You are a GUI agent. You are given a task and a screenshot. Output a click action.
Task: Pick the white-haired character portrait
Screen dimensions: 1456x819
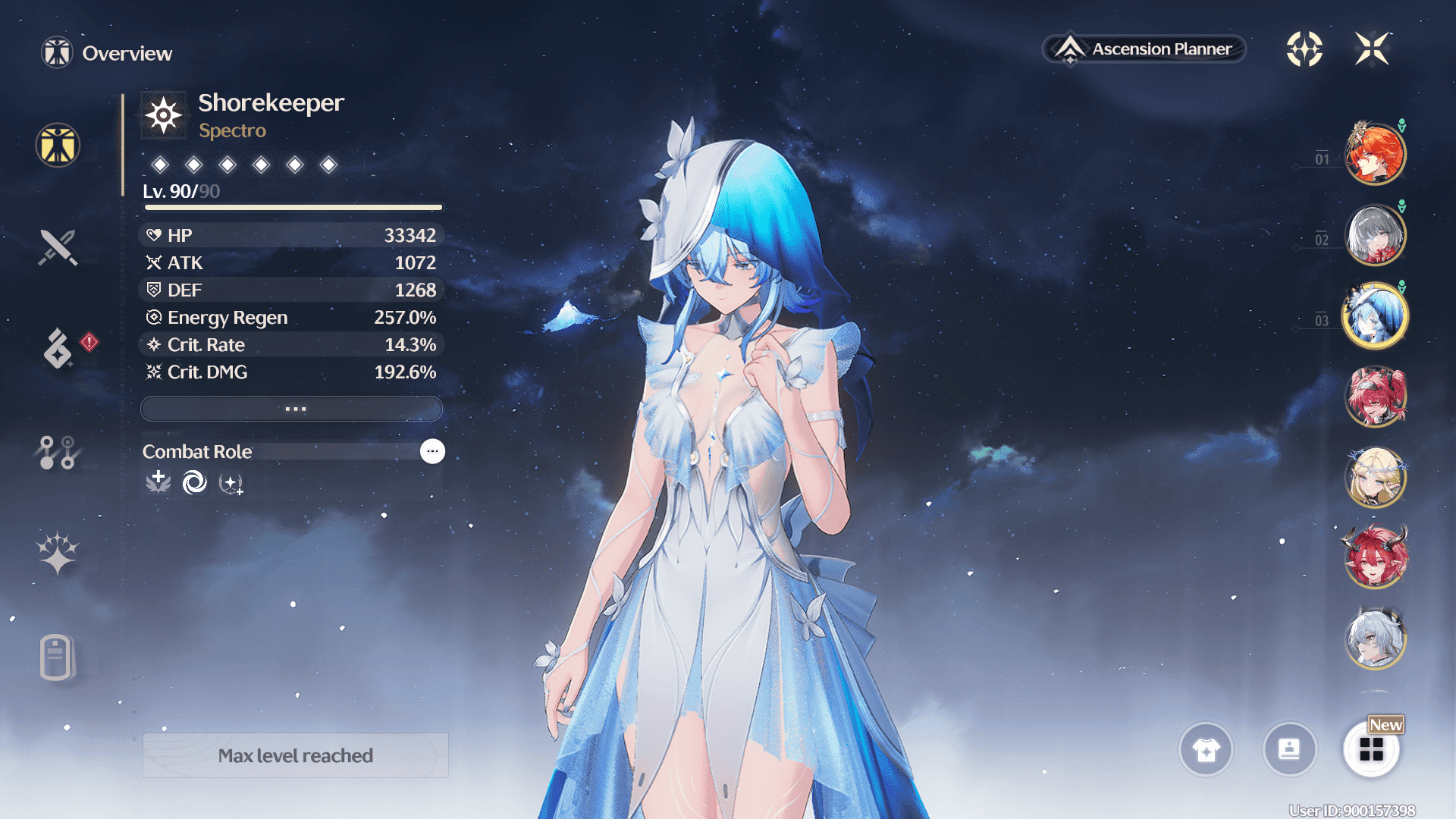[x=1375, y=639]
